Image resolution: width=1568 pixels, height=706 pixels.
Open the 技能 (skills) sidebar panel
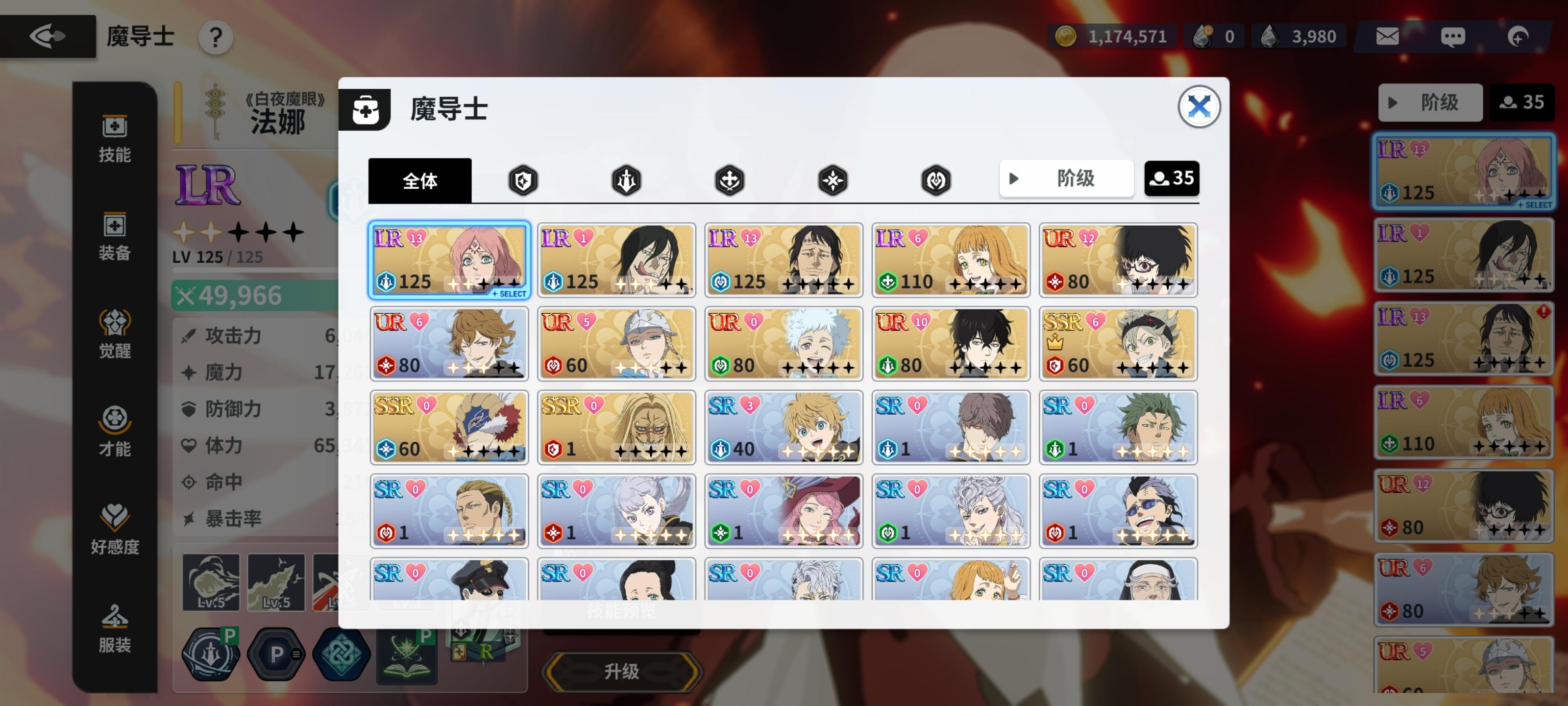[116, 137]
